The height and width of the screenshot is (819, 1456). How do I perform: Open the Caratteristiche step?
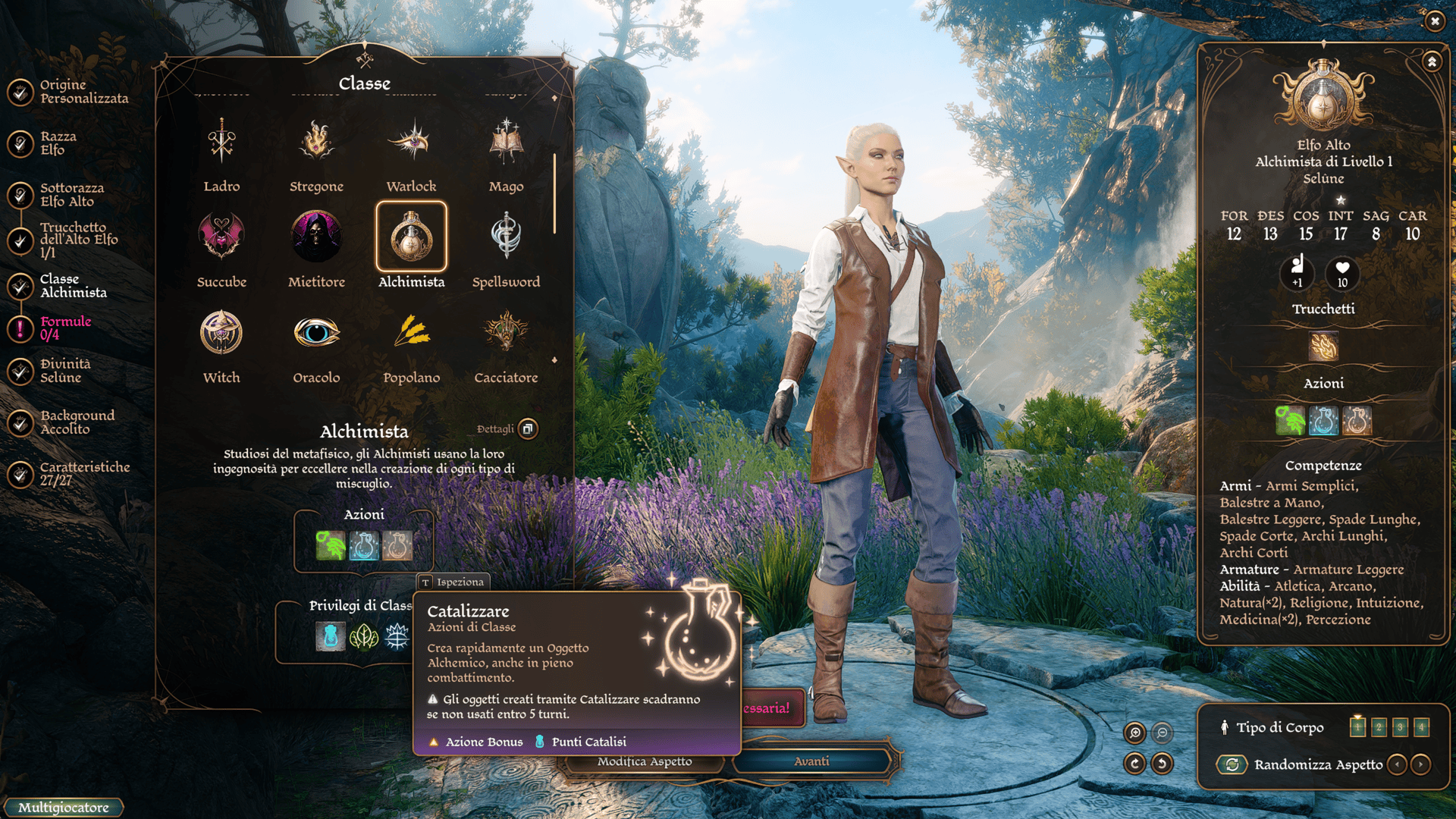tap(83, 474)
